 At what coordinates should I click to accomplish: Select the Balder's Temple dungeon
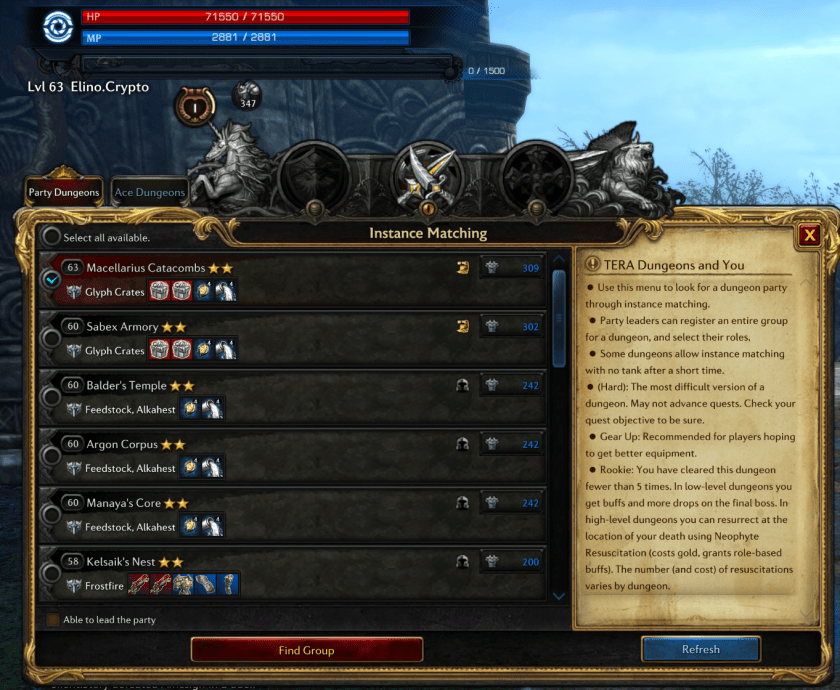(50, 397)
